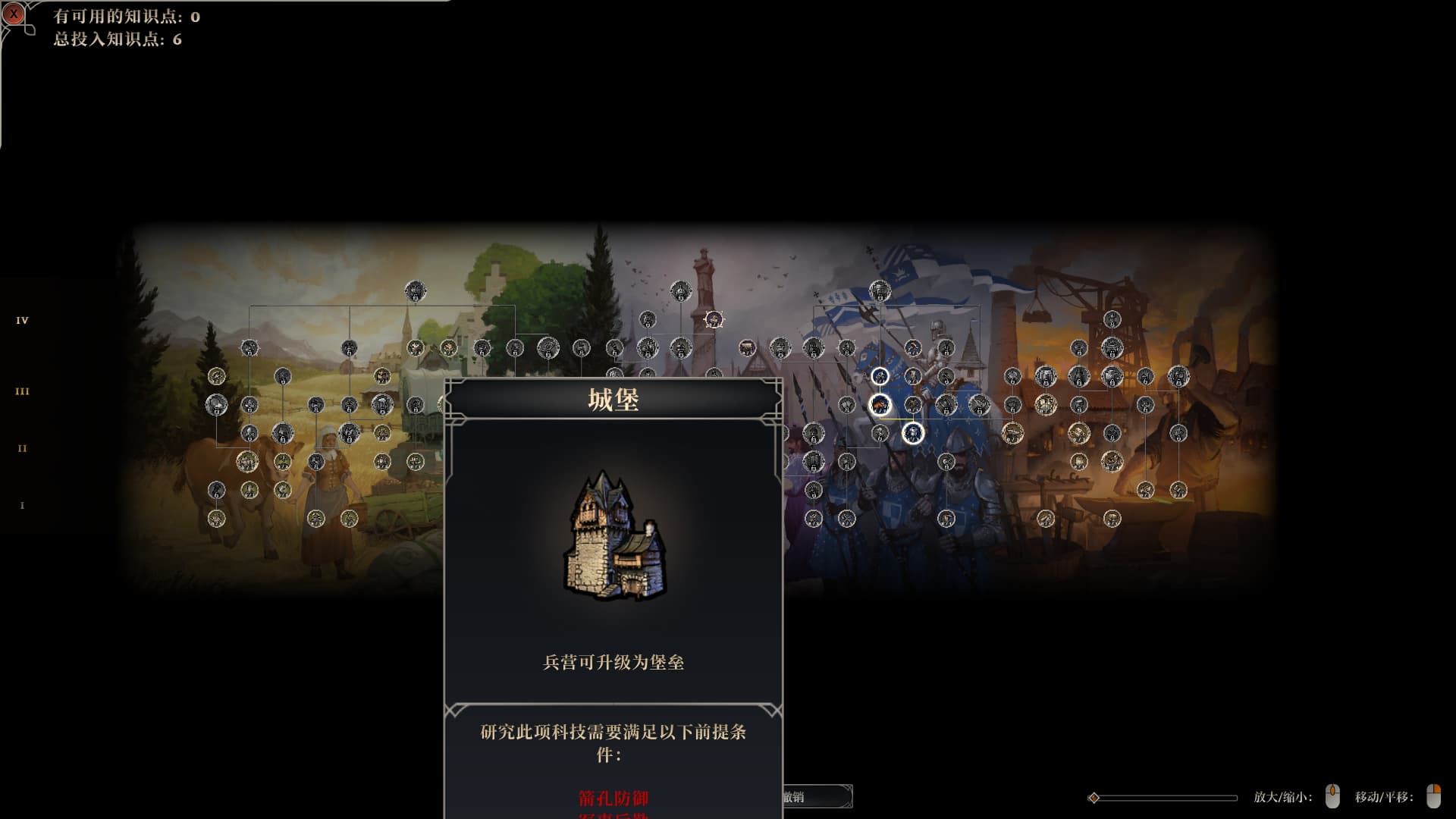Set the tech tree zoom slider

click(1094, 798)
